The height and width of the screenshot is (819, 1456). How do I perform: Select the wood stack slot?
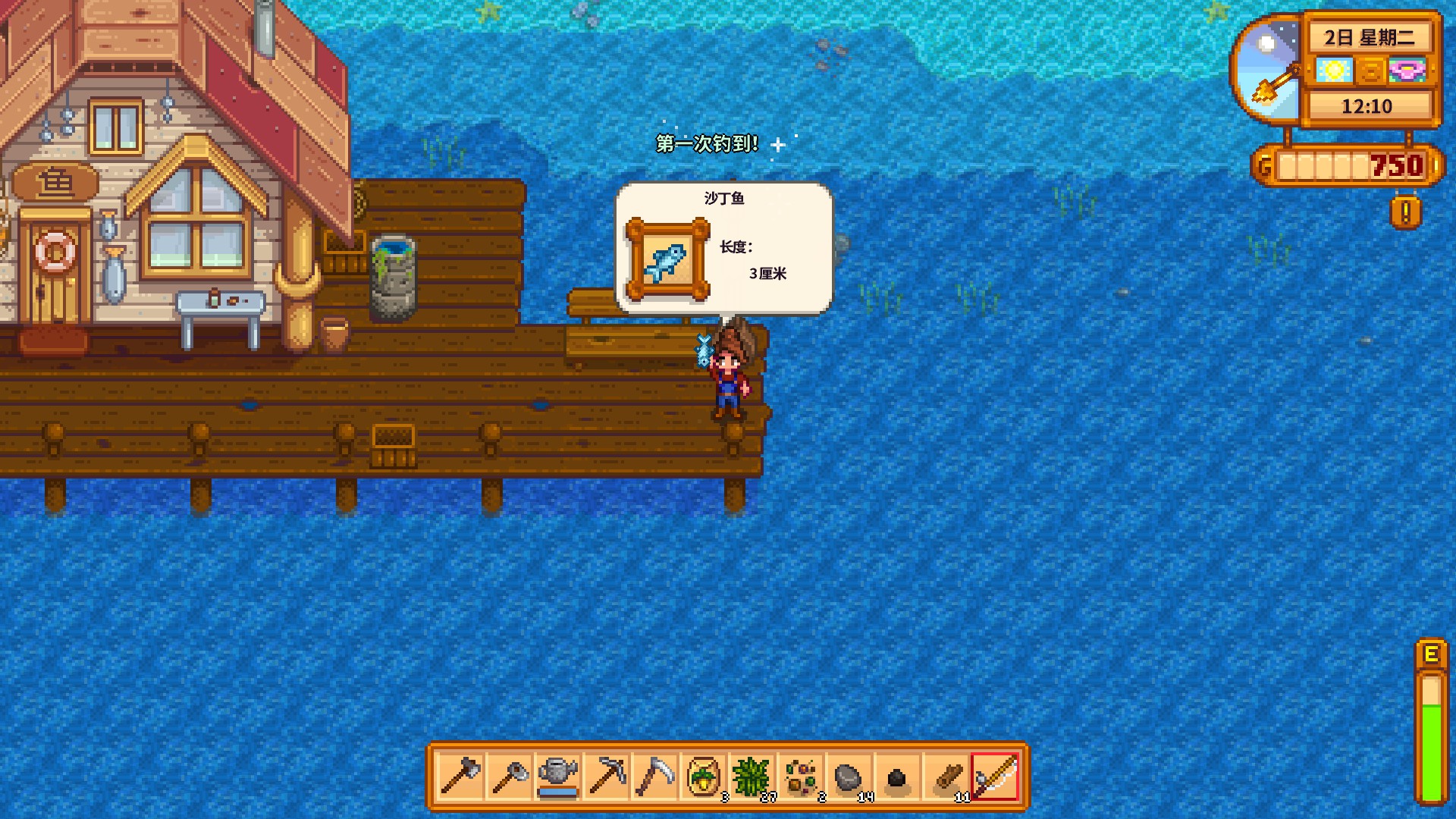946,777
